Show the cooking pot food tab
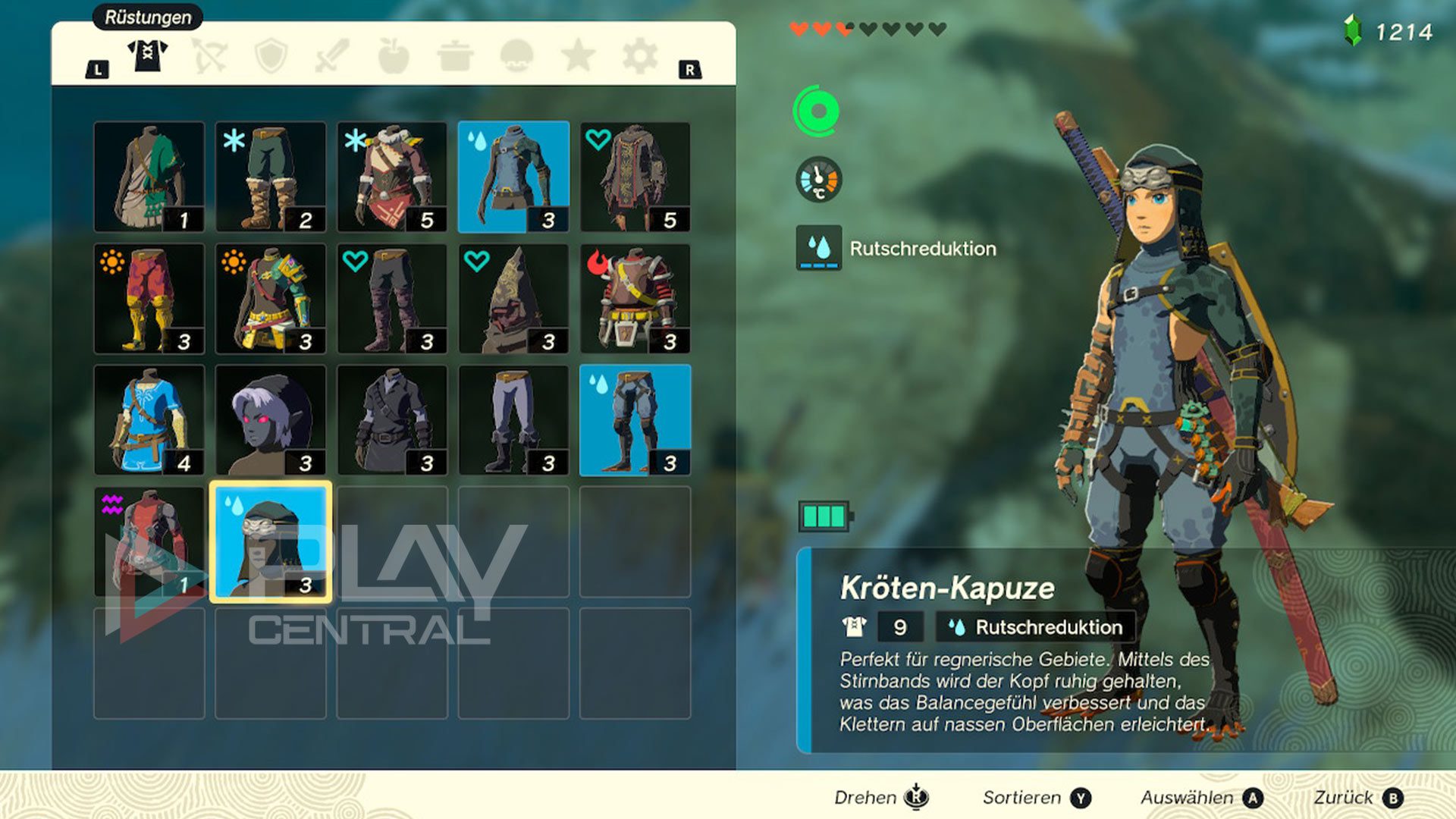 point(455,56)
